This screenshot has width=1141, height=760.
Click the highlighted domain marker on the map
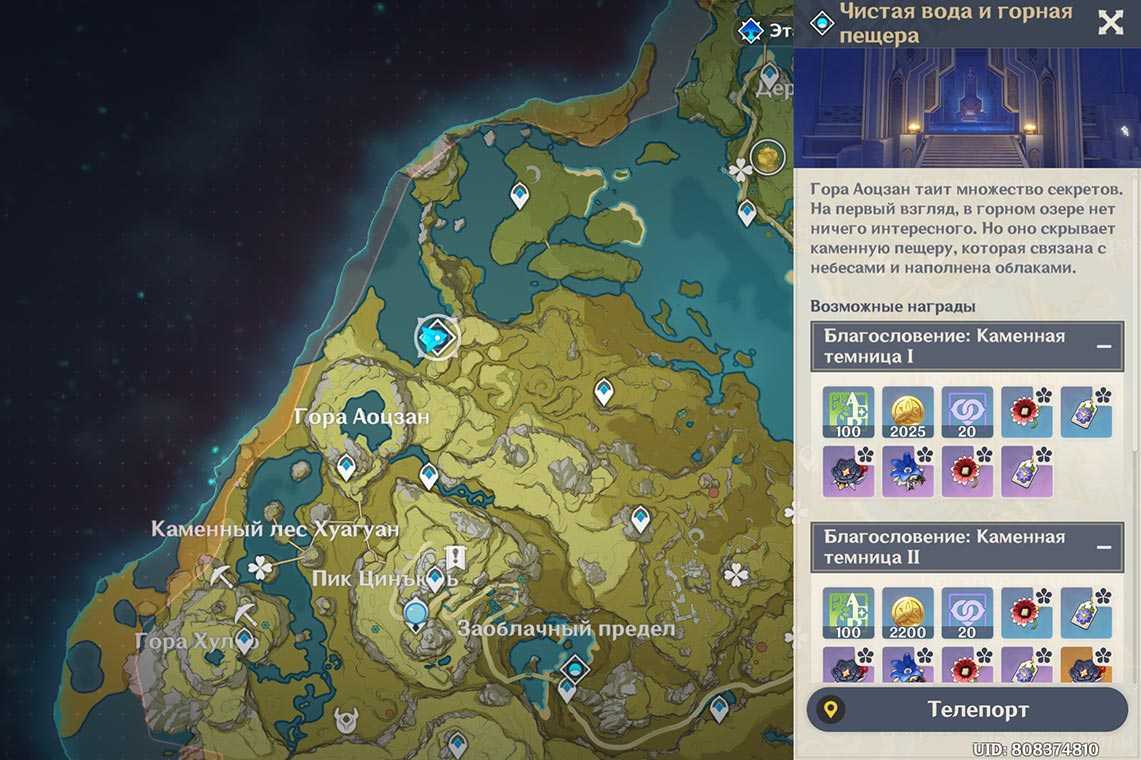pyautogui.click(x=436, y=339)
